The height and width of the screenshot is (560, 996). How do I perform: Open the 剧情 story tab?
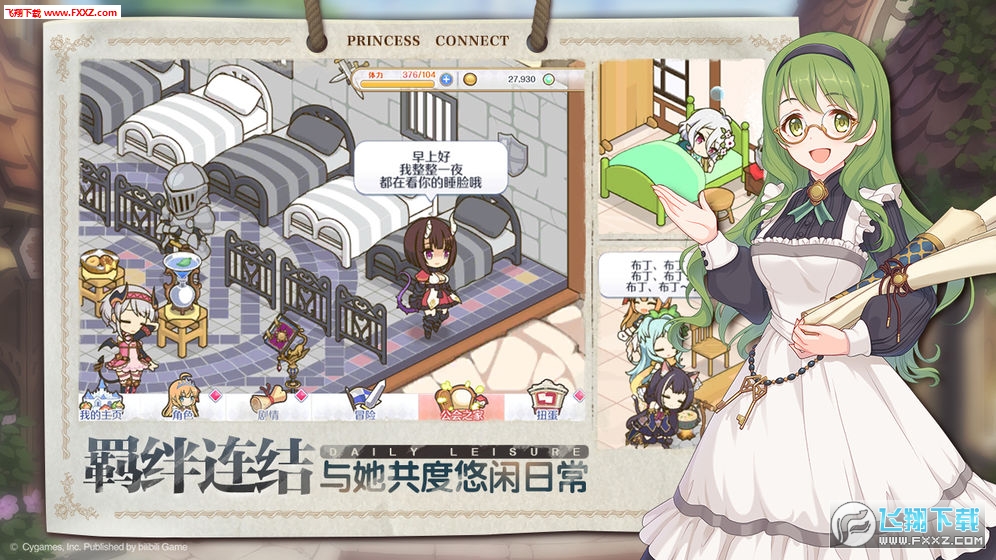coord(269,401)
